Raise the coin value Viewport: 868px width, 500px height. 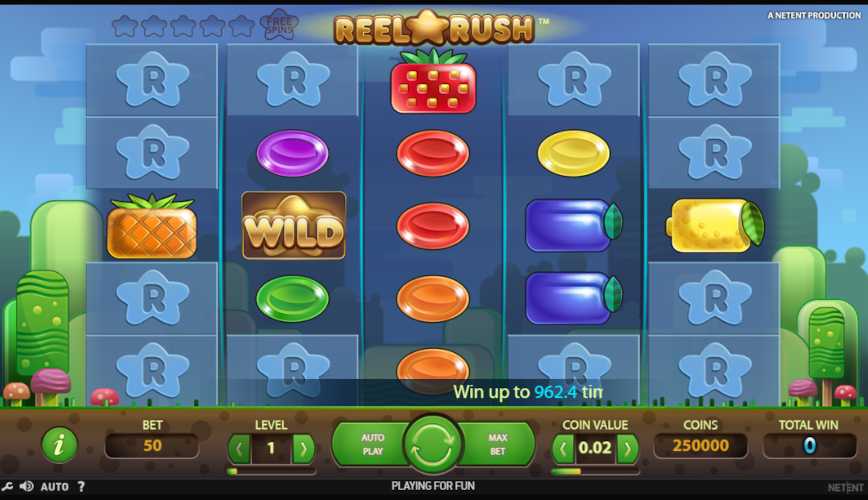[628, 448]
